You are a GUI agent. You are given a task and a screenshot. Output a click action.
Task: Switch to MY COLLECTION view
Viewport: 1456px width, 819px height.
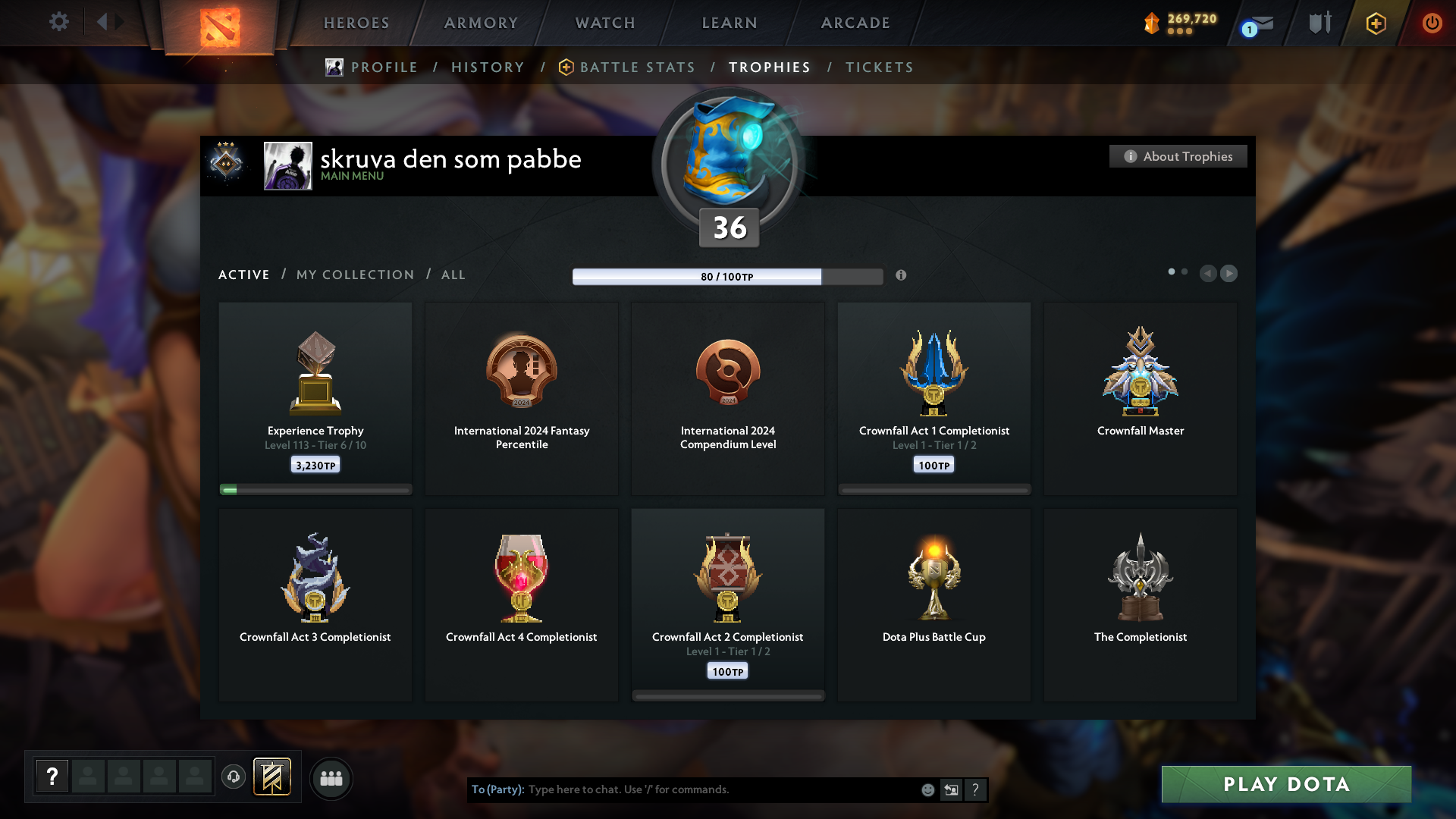354,275
